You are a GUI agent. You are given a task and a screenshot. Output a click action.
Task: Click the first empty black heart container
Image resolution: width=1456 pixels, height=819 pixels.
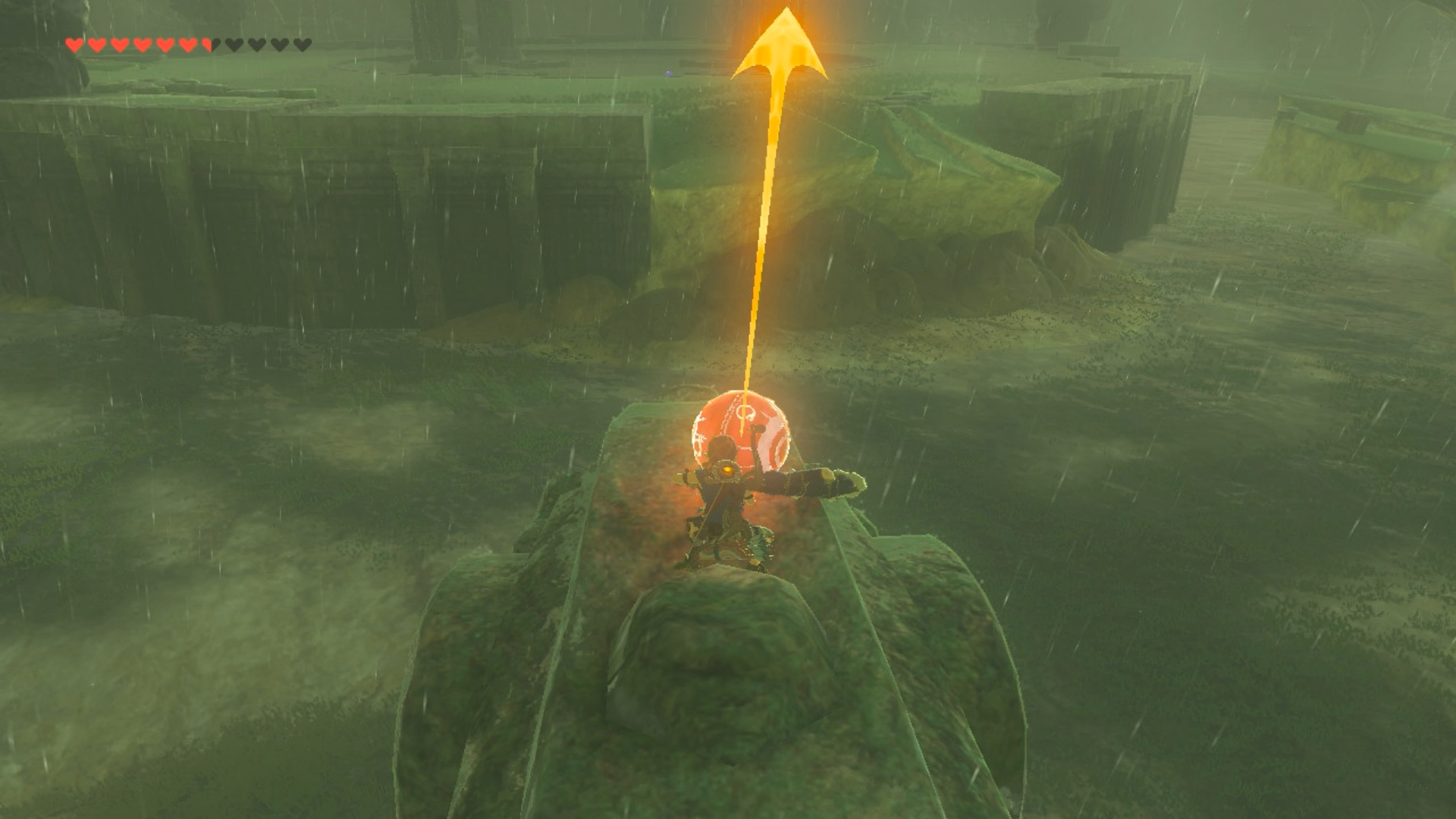[x=234, y=44]
